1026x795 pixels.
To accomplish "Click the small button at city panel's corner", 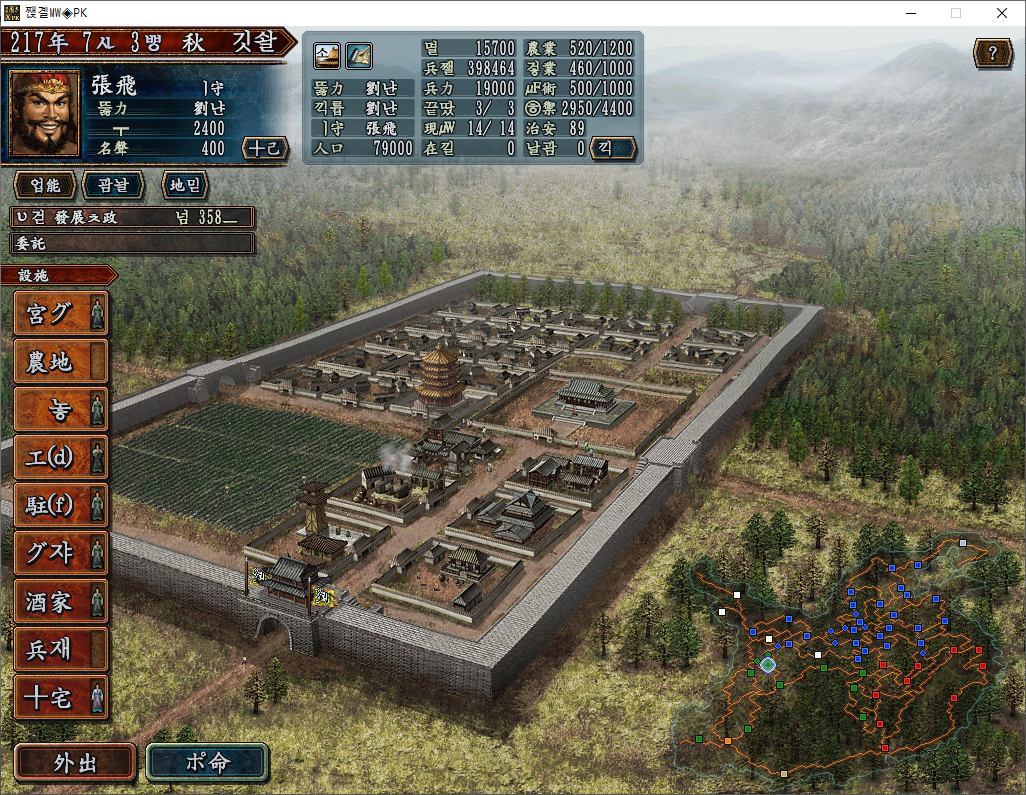I will (x=614, y=149).
